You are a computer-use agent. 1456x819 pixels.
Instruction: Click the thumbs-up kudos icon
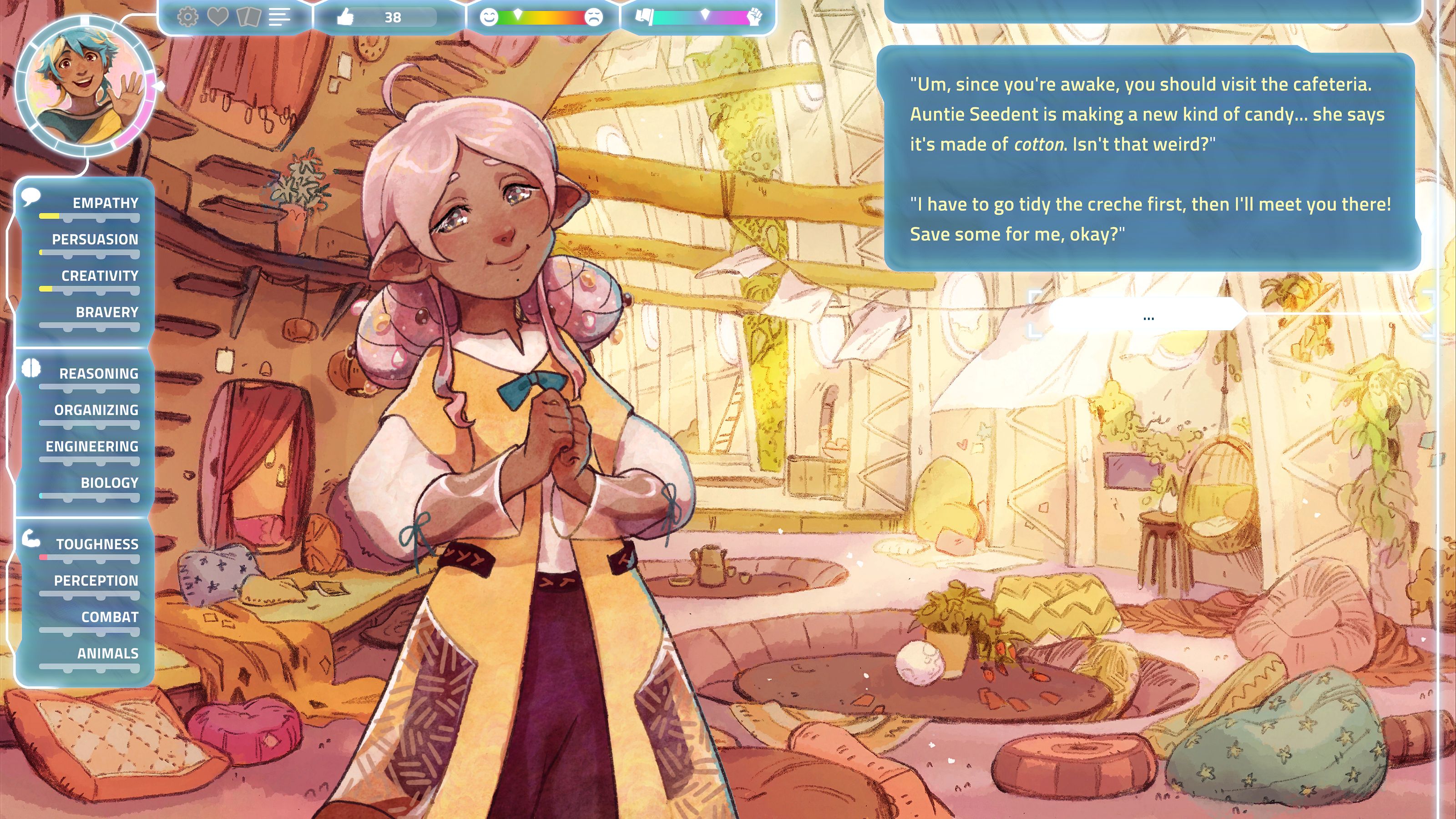coord(345,17)
